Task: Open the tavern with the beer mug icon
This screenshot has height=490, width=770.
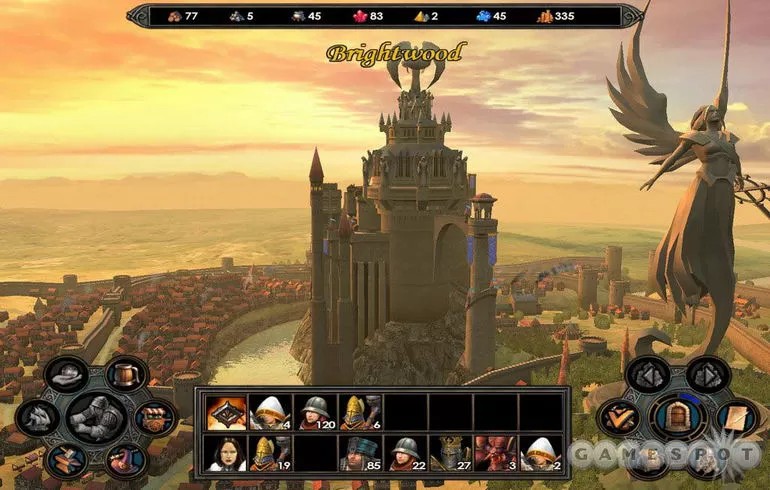Action: point(127,375)
